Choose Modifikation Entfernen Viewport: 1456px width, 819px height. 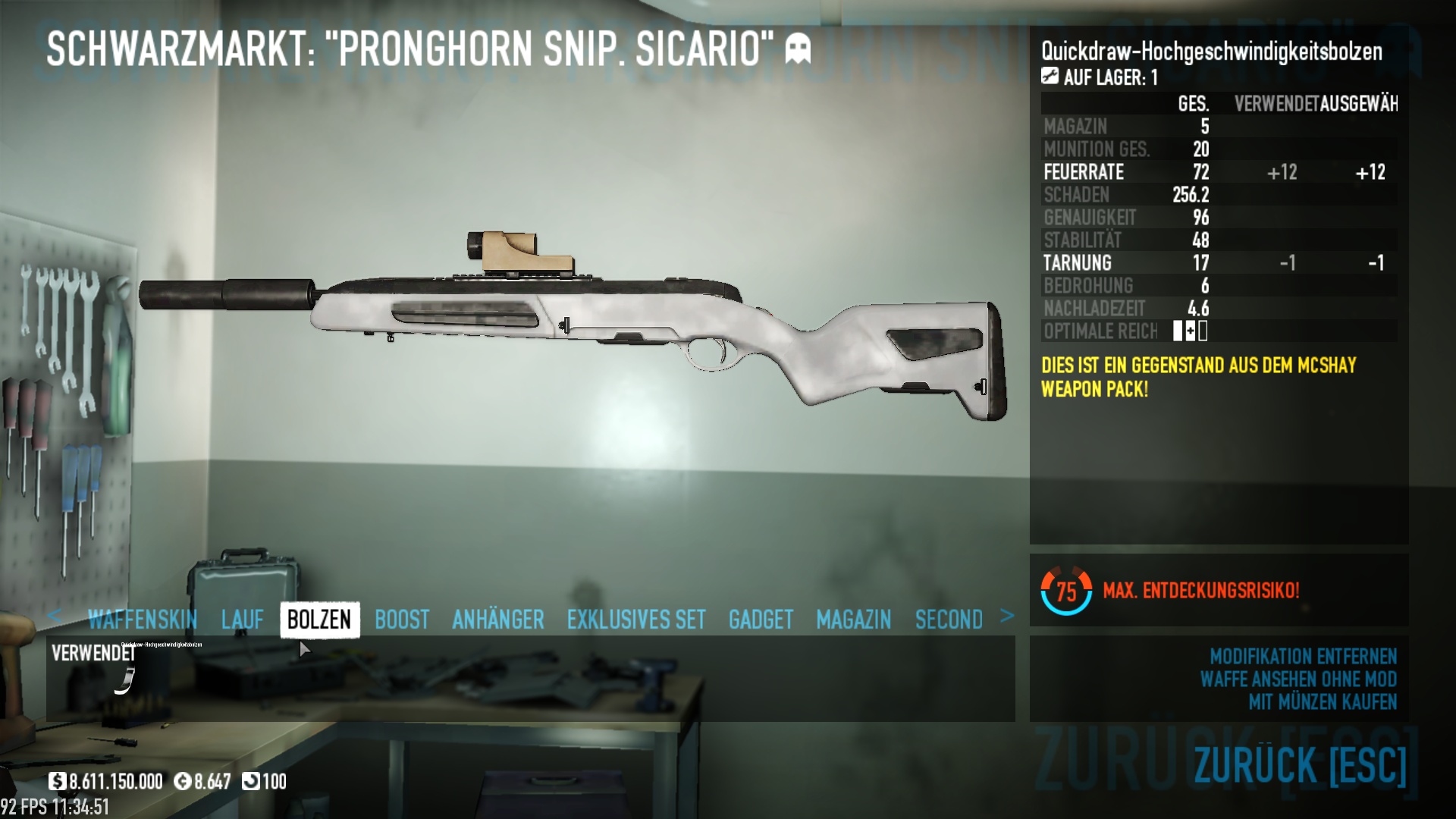point(1303,656)
